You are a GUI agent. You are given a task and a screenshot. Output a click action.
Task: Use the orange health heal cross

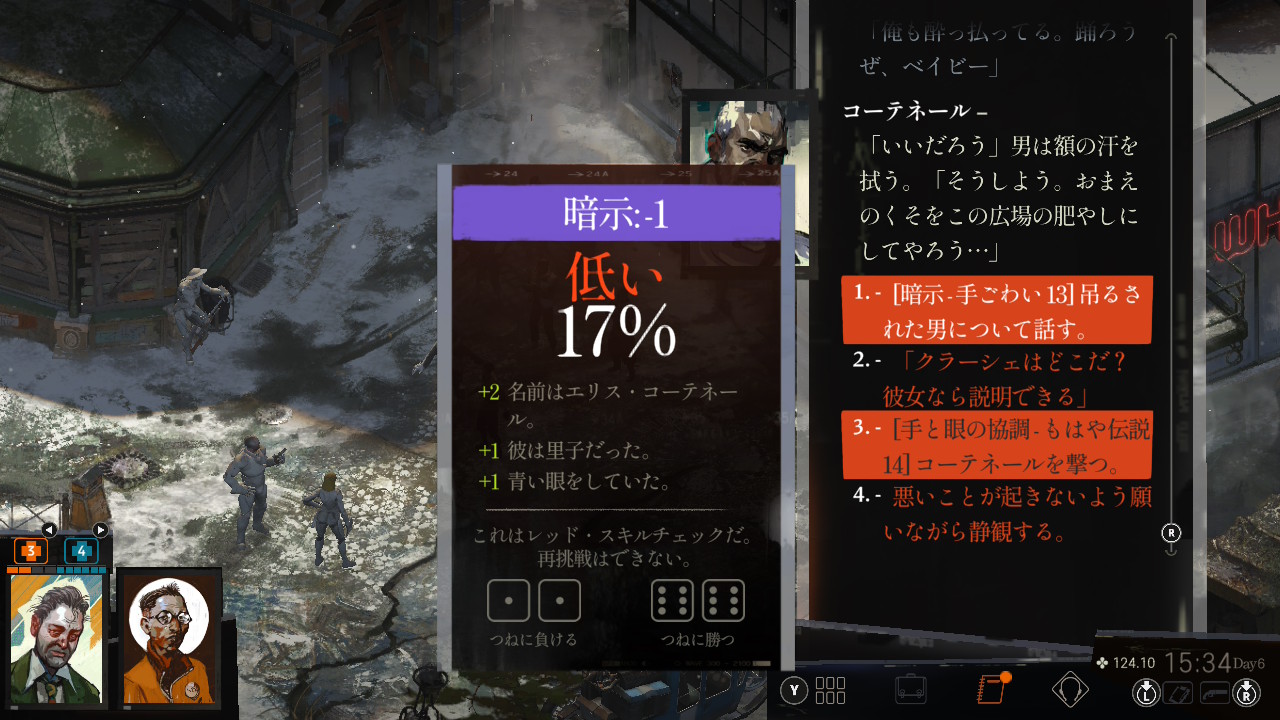pos(31,551)
